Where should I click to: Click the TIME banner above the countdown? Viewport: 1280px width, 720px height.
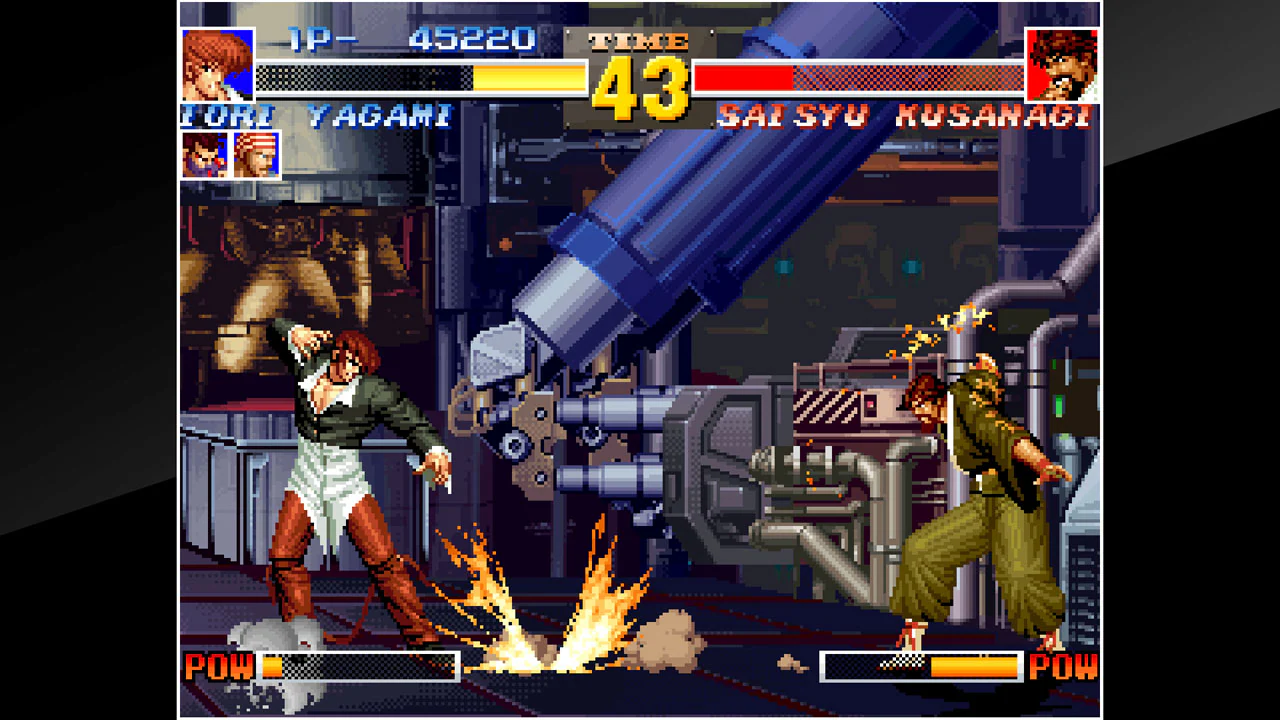[x=637, y=42]
